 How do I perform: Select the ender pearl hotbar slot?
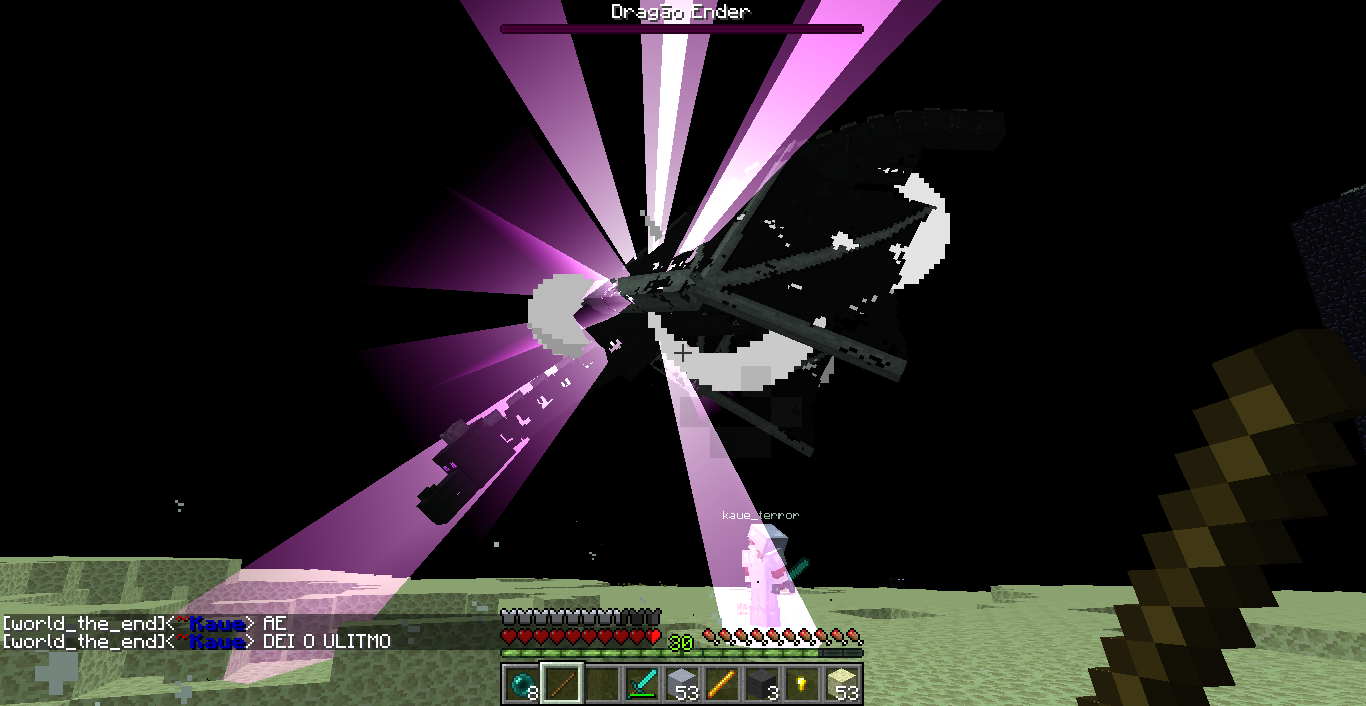[x=520, y=684]
